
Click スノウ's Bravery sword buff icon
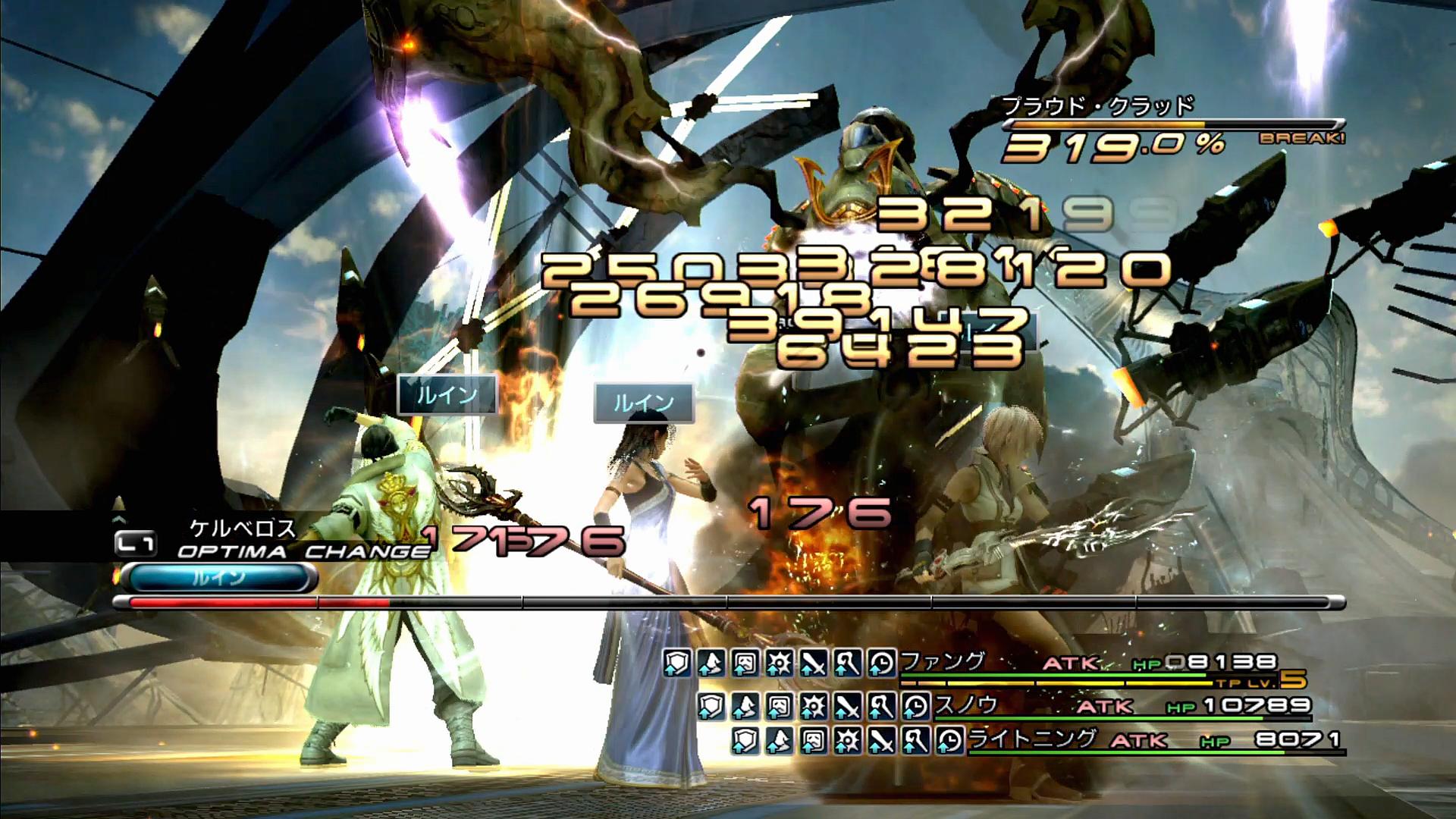847,706
